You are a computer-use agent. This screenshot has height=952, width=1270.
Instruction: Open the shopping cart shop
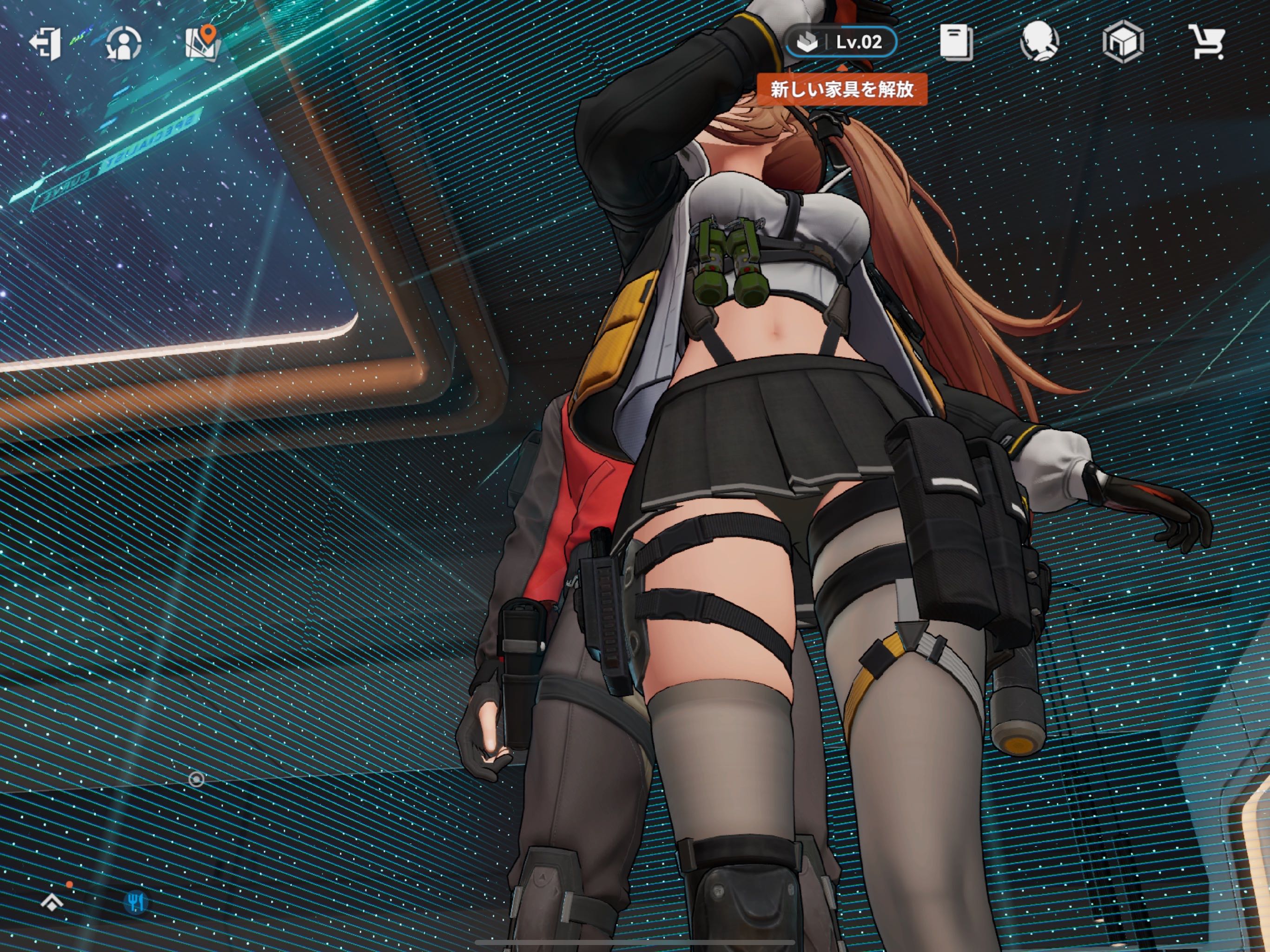tap(1207, 42)
